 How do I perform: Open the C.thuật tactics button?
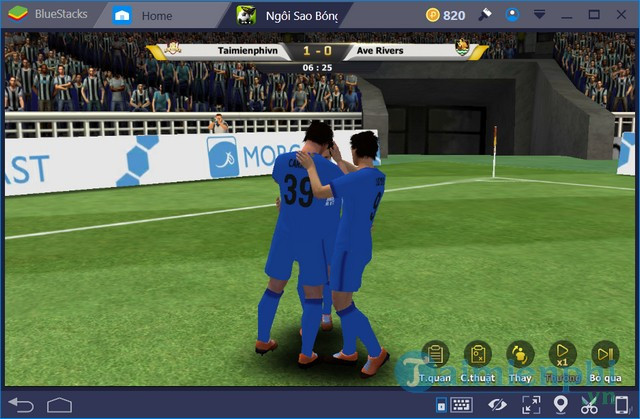click(478, 355)
